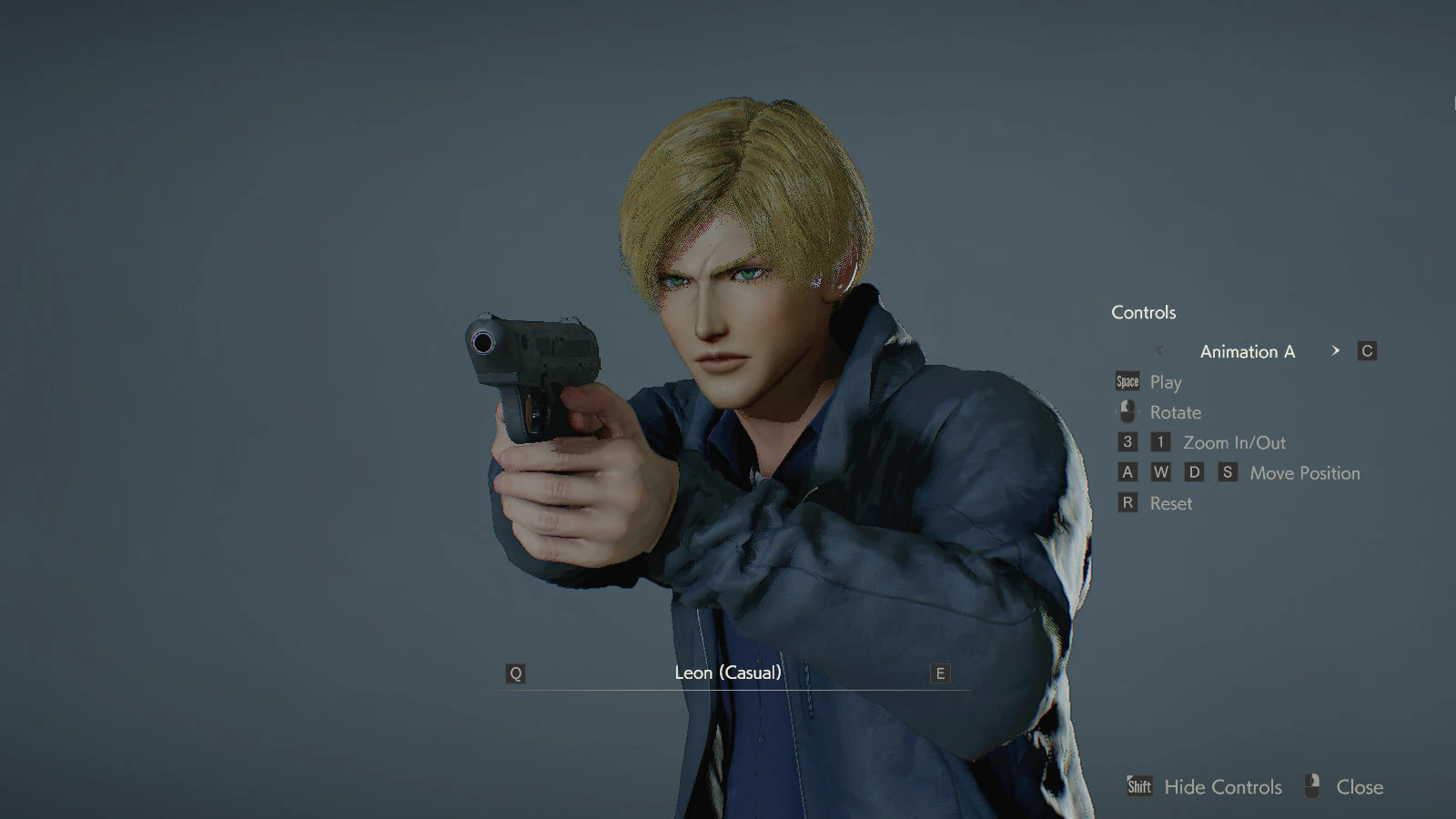Go back with the left animation arrow

(x=1159, y=350)
